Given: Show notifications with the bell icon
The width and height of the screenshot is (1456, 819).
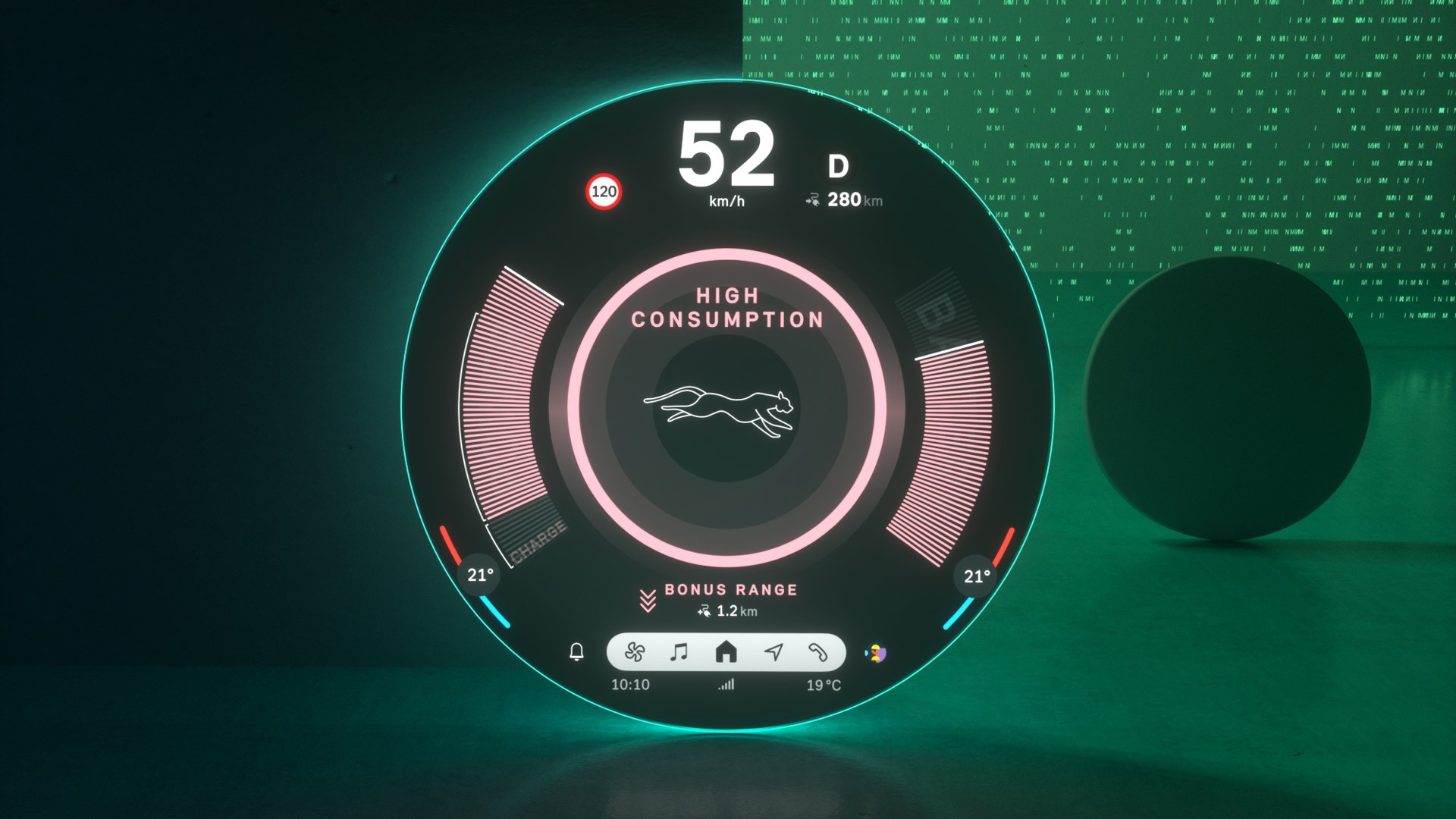Looking at the screenshot, I should [576, 652].
